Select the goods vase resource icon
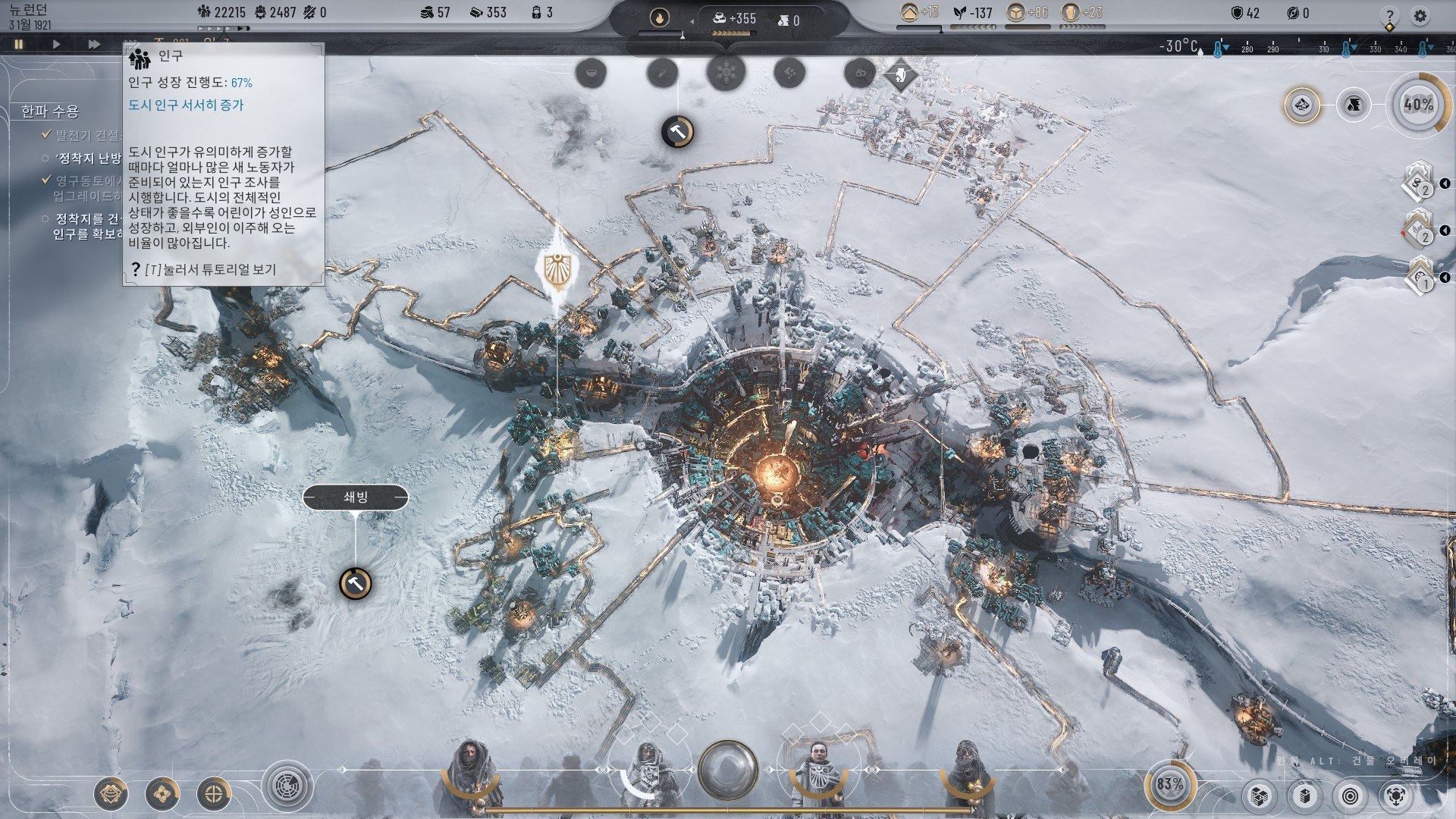1456x819 pixels. pos(1071,12)
